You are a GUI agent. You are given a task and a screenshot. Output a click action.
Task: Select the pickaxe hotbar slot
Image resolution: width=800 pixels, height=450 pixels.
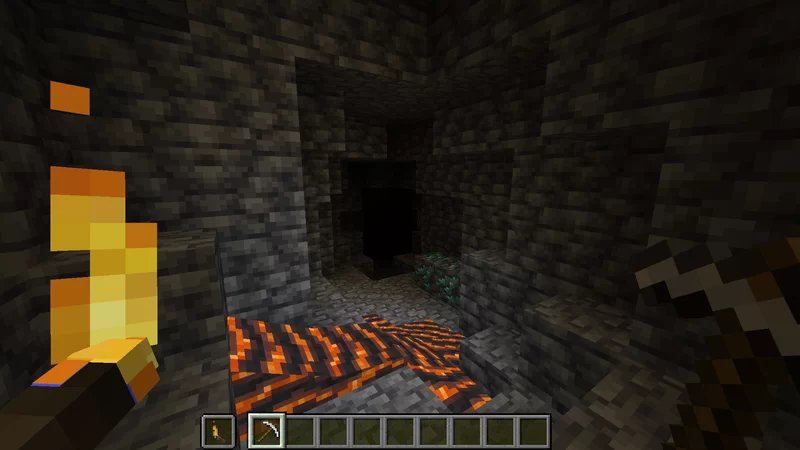266,431
